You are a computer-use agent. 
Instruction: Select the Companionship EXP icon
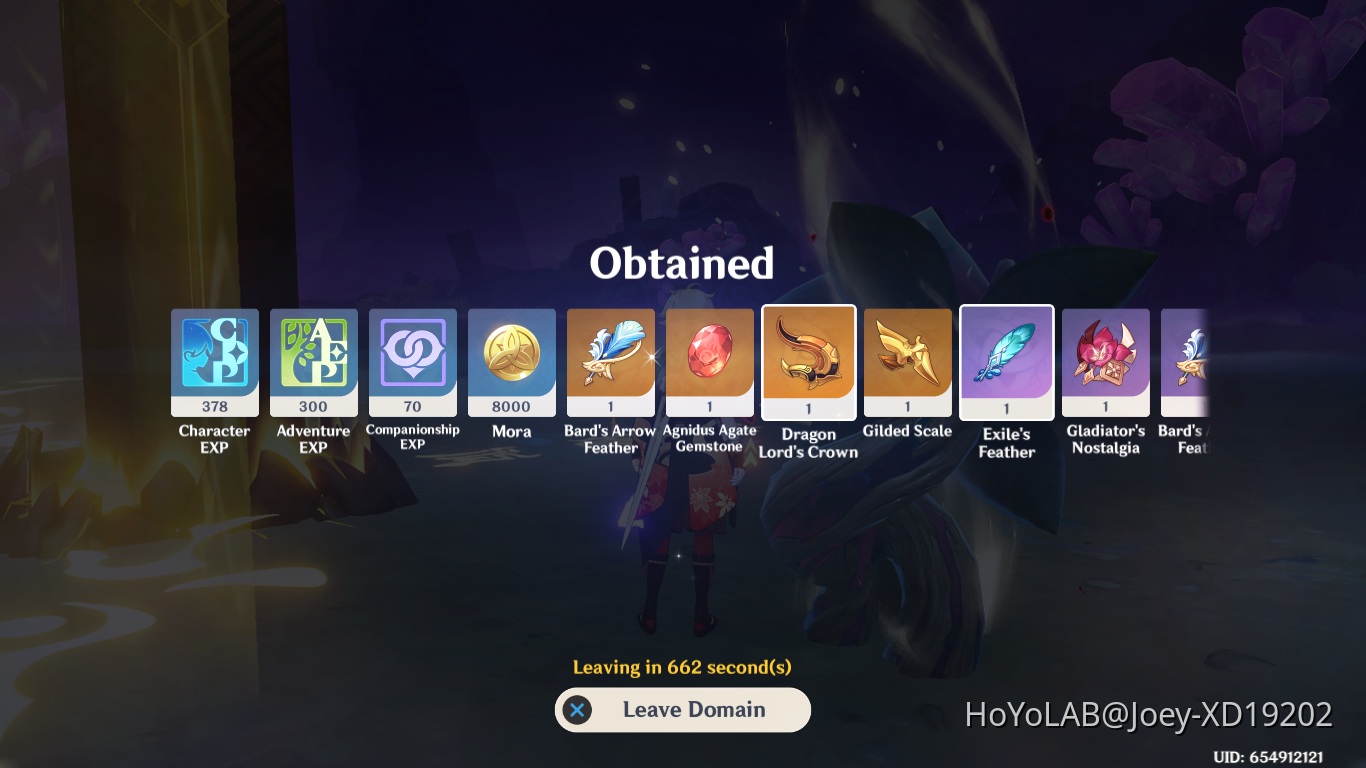coord(412,362)
